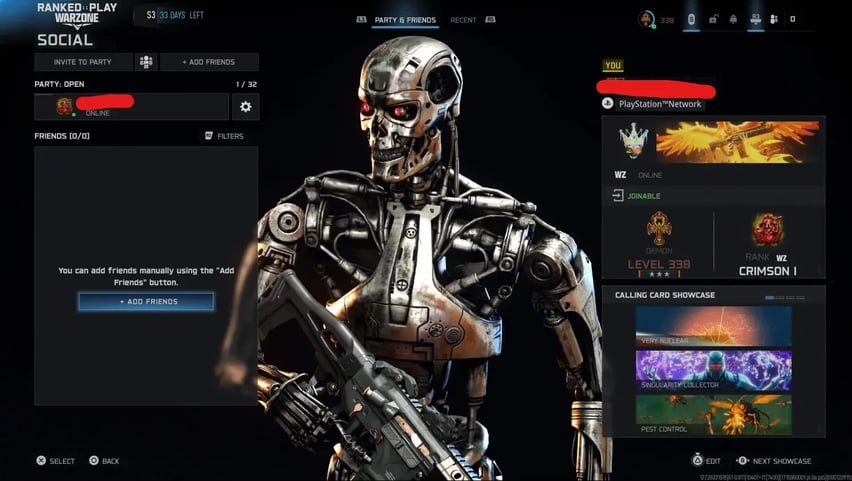The image size is (852, 481).
Task: Open your level 338 player profile icon
Action: click(x=647, y=19)
